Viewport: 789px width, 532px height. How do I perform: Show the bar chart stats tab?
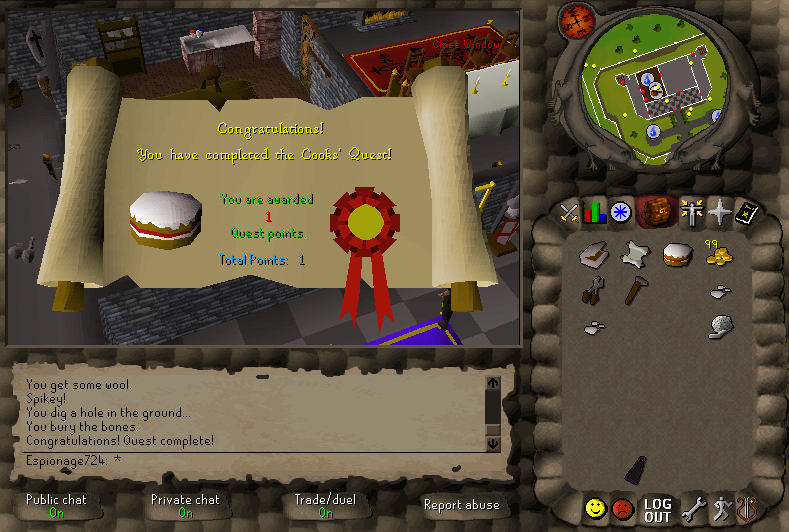[x=596, y=212]
